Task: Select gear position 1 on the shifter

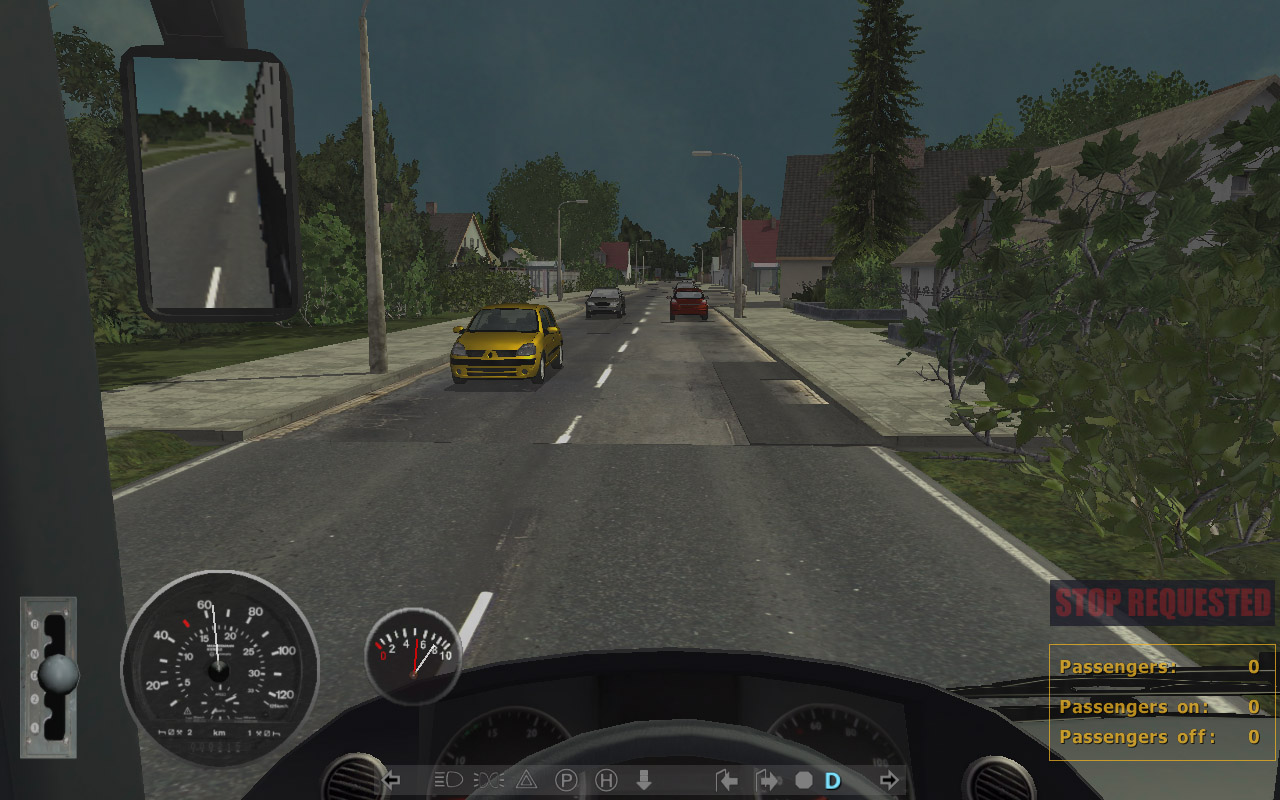Action: (x=36, y=725)
